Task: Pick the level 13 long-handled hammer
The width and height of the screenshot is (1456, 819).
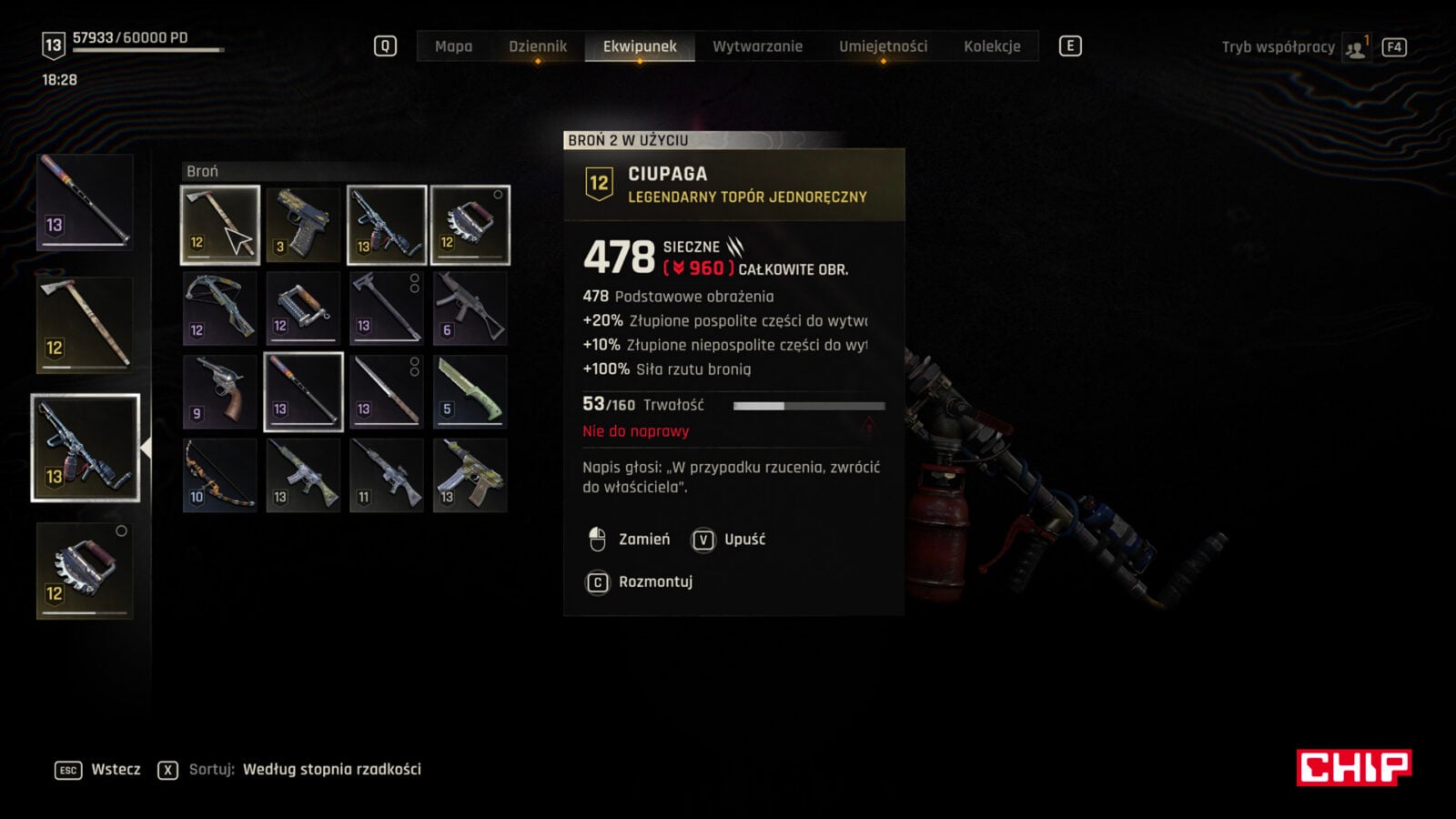Action: [x=387, y=308]
